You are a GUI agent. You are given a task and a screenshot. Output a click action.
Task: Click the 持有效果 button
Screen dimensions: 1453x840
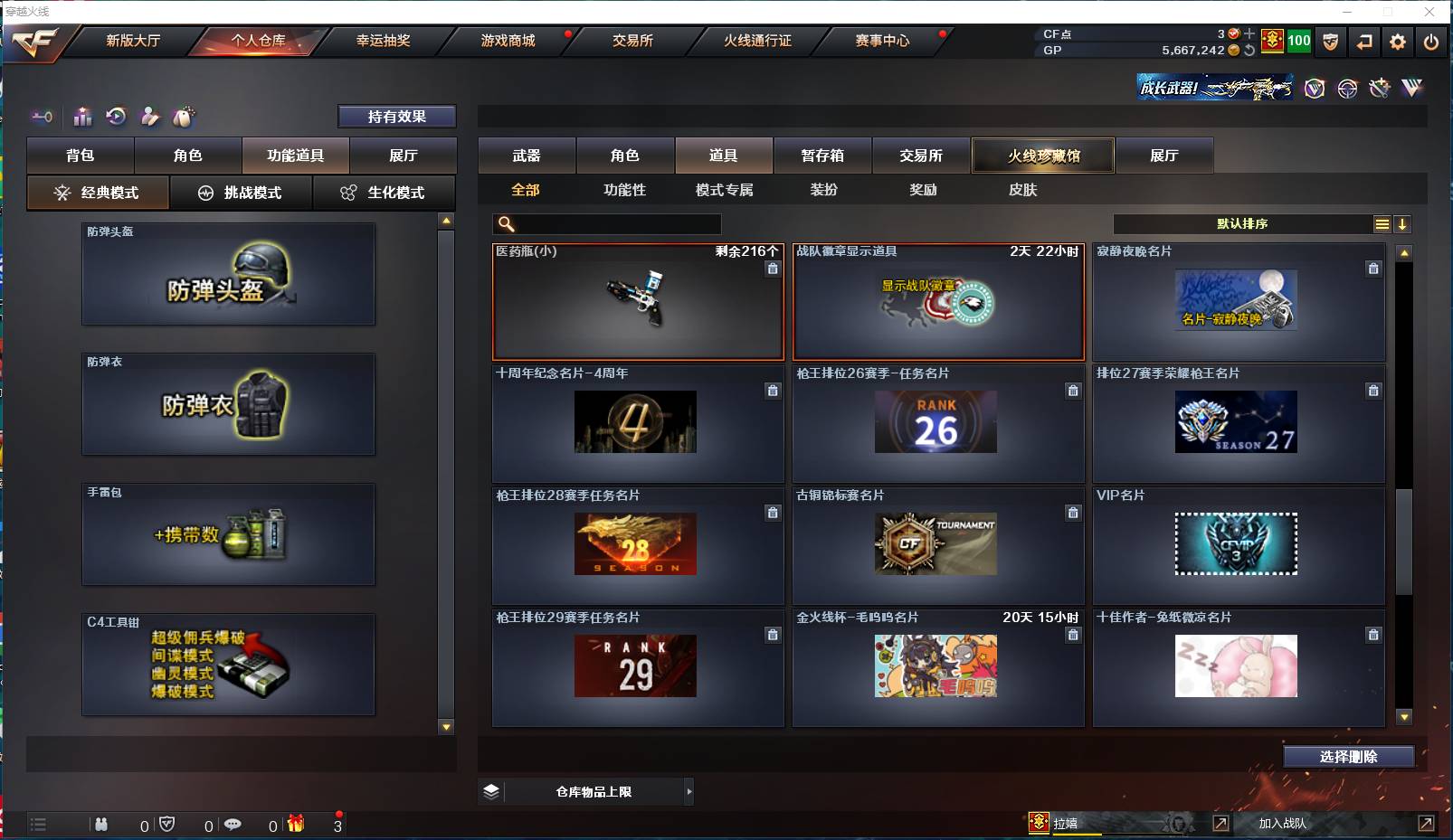click(397, 116)
